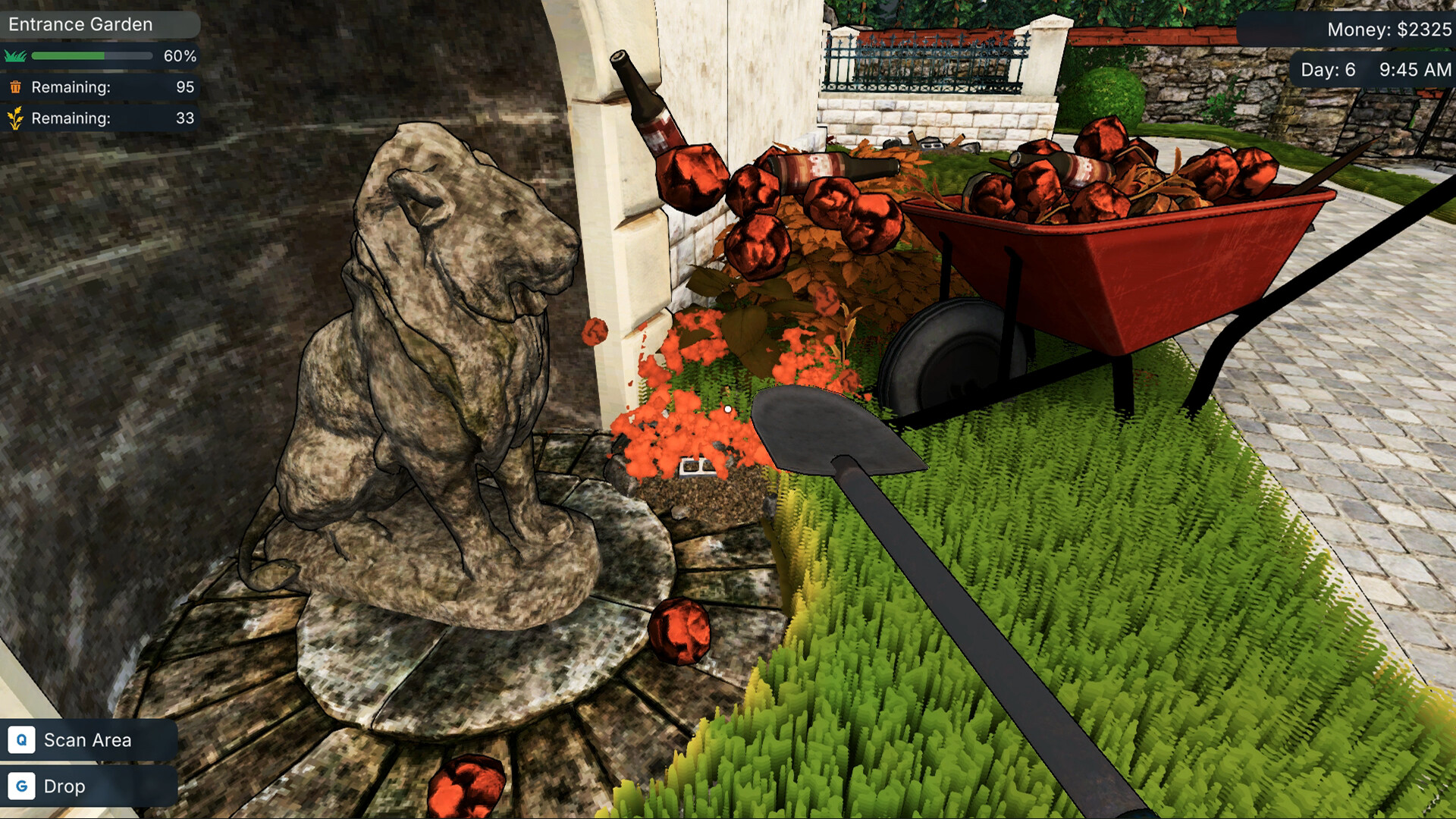Select the Q key icon for Scan Area
This screenshot has width=1456, height=819.
[22, 739]
